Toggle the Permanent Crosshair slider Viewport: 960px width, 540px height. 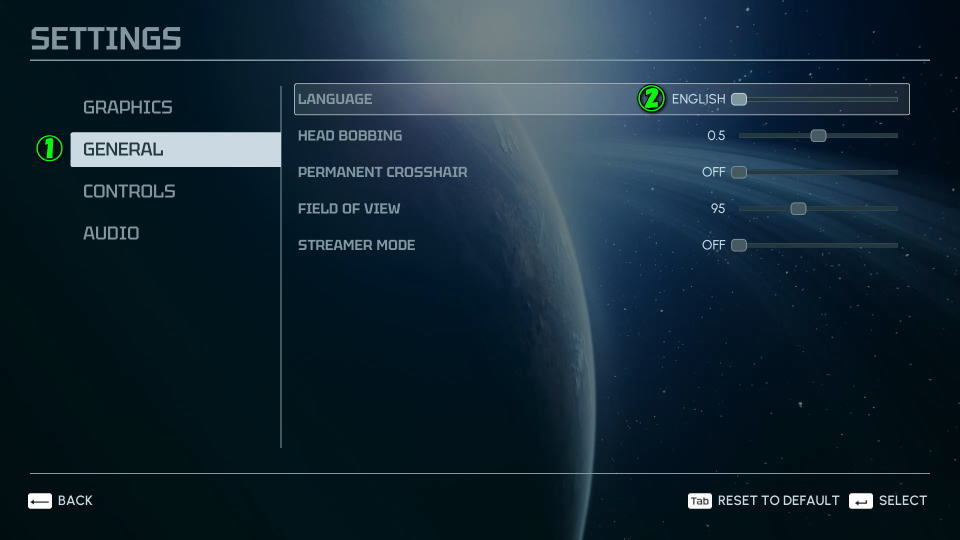pyautogui.click(x=739, y=172)
